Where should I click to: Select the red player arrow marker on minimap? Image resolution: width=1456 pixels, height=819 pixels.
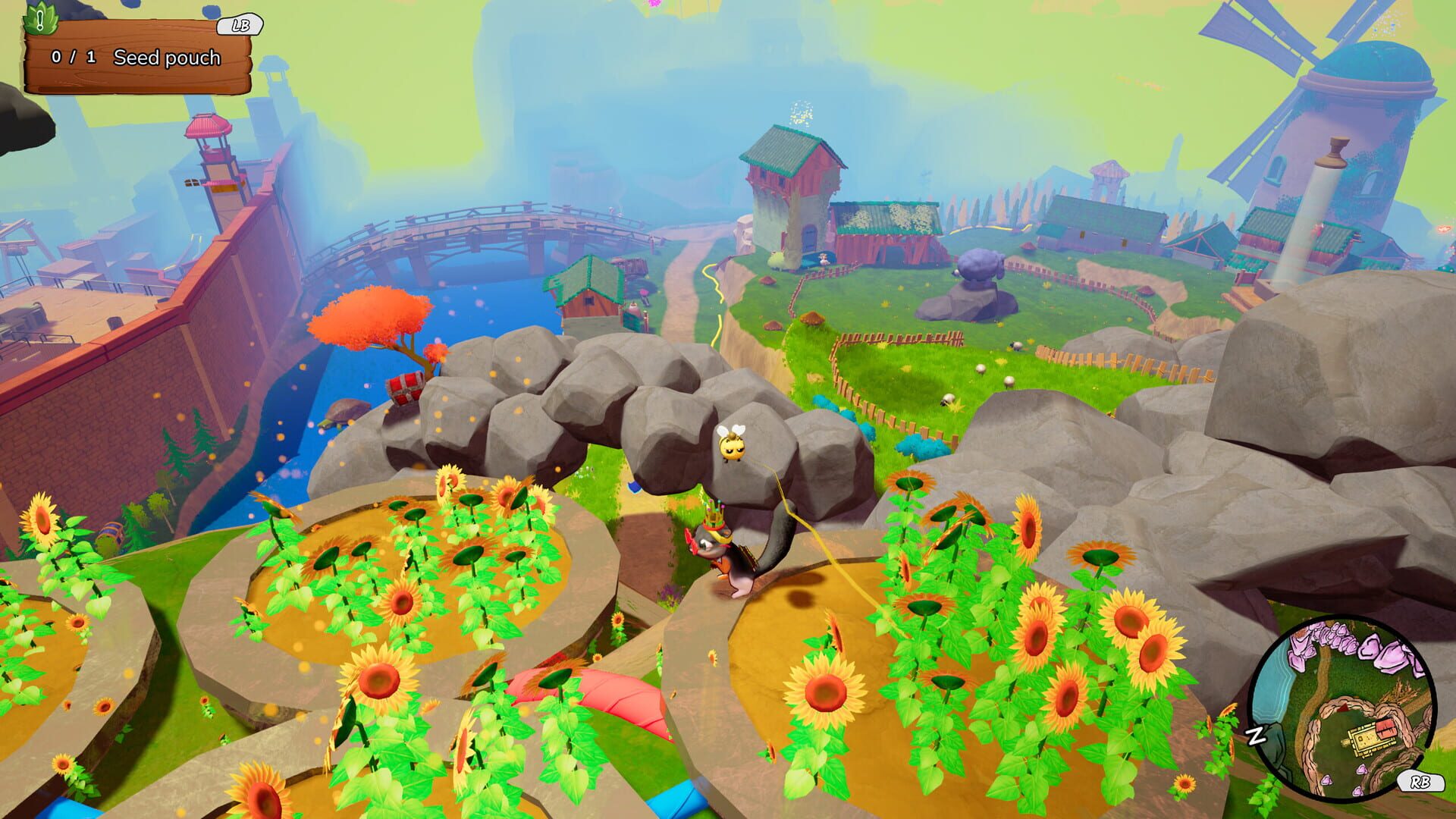coord(1341,708)
